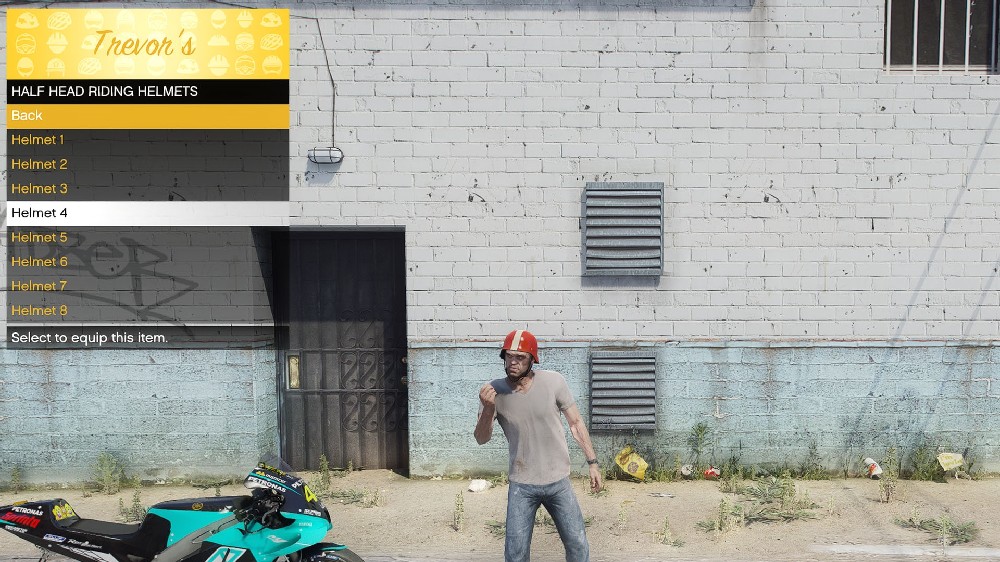Choose the Helmet 2 option
The image size is (1000, 562).
point(147,164)
